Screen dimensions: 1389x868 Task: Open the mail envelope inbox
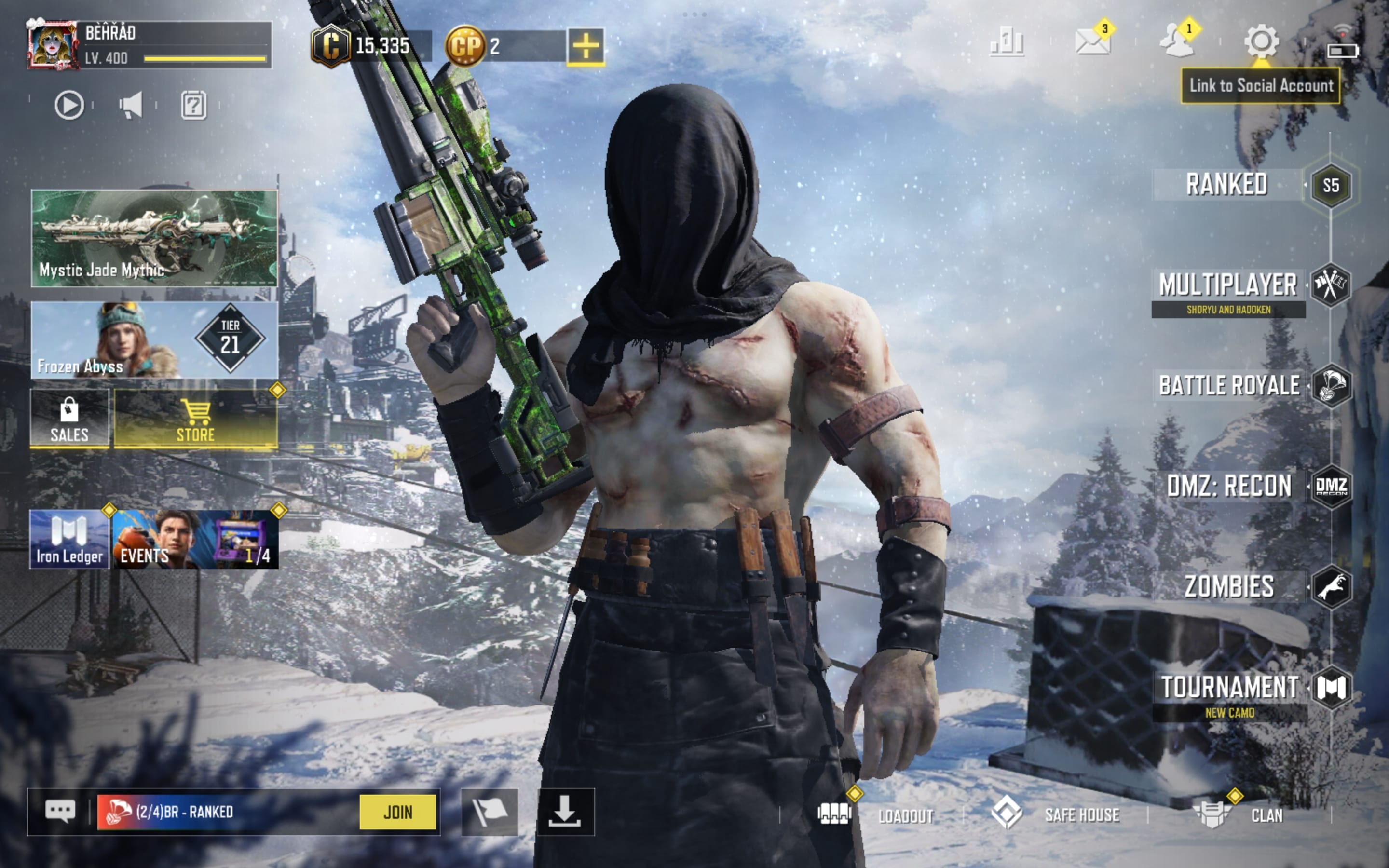click(1092, 41)
